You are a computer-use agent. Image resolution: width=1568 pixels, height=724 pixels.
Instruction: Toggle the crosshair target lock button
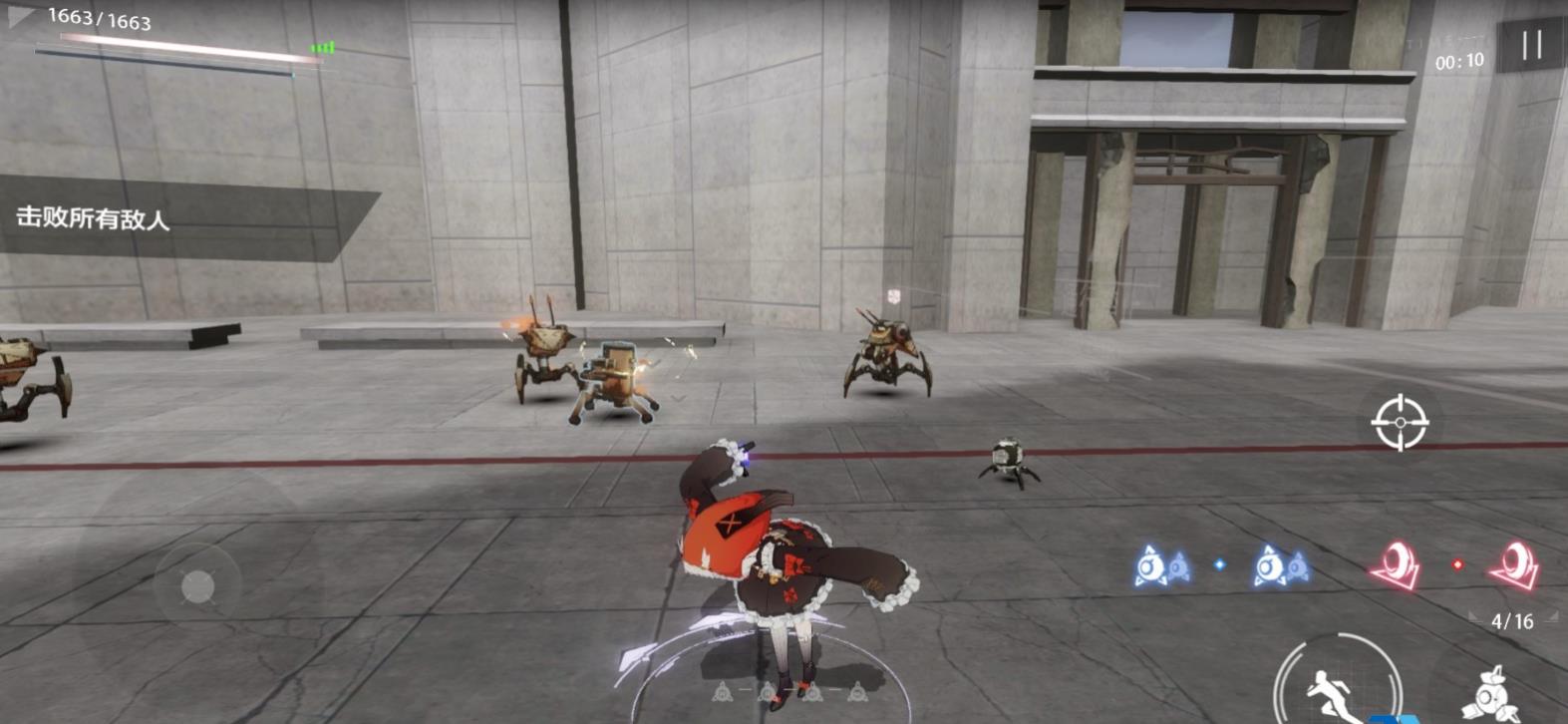[x=1400, y=422]
